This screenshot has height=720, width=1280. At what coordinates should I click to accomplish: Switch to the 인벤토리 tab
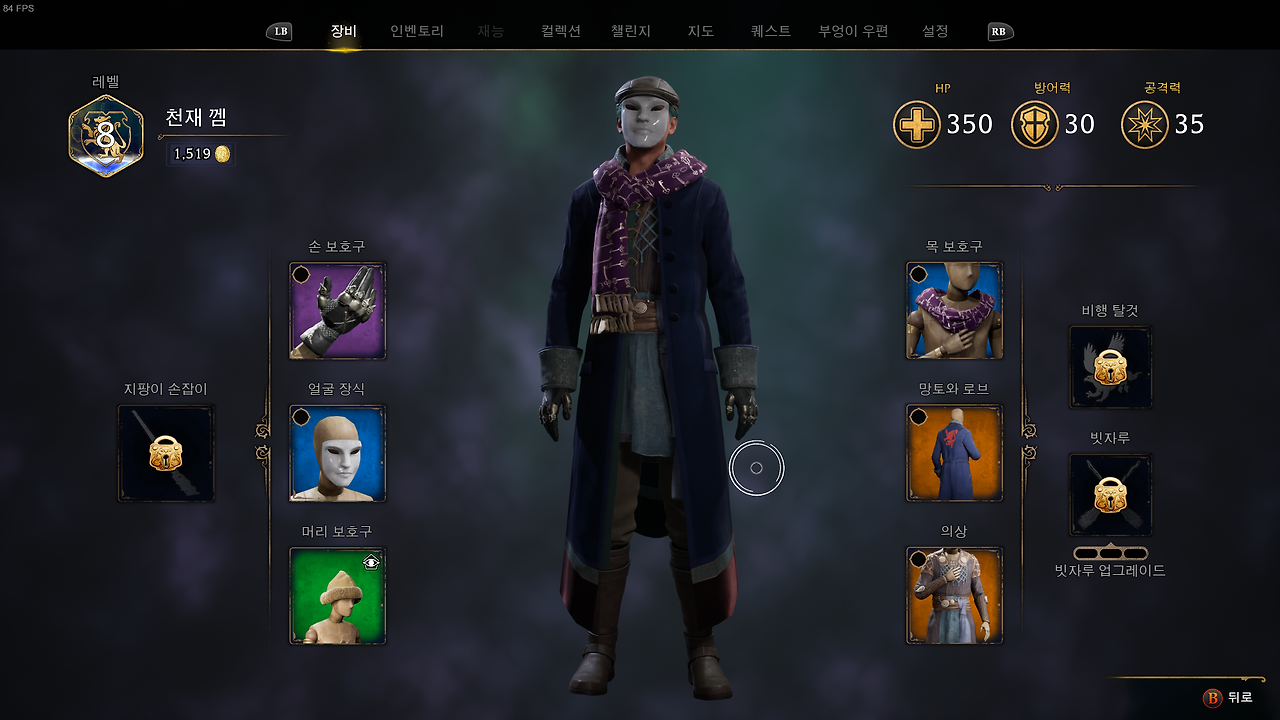click(415, 30)
